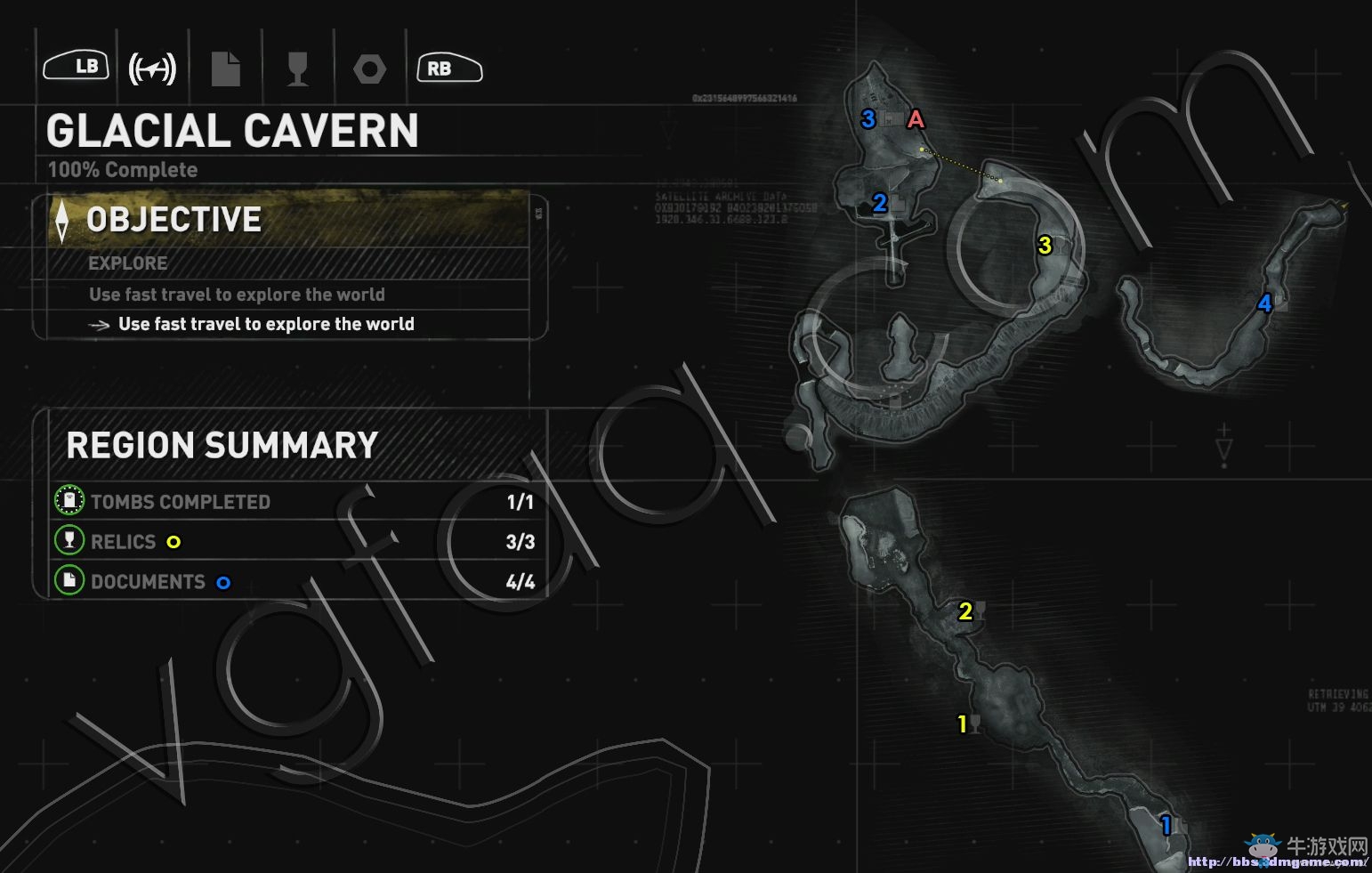The image size is (1372, 873).
Task: Open the relics goblet tab
Action: click(x=298, y=69)
